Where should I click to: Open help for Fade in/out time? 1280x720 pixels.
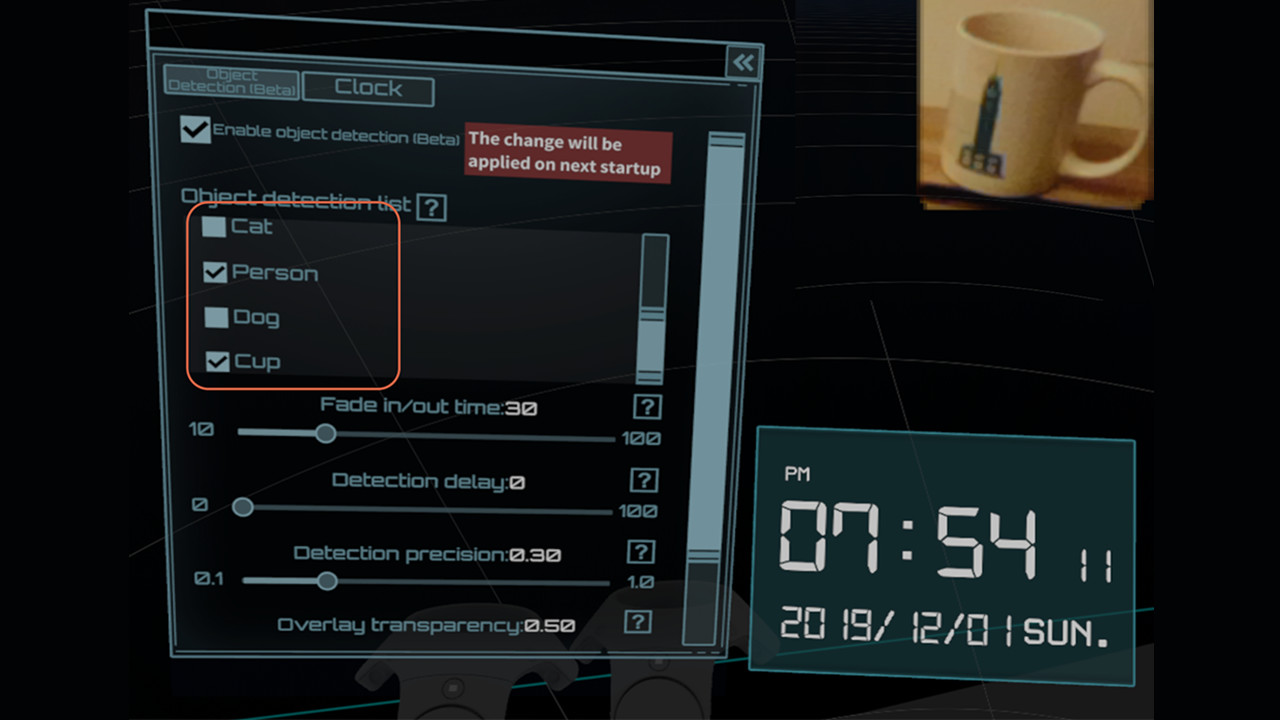pos(648,407)
